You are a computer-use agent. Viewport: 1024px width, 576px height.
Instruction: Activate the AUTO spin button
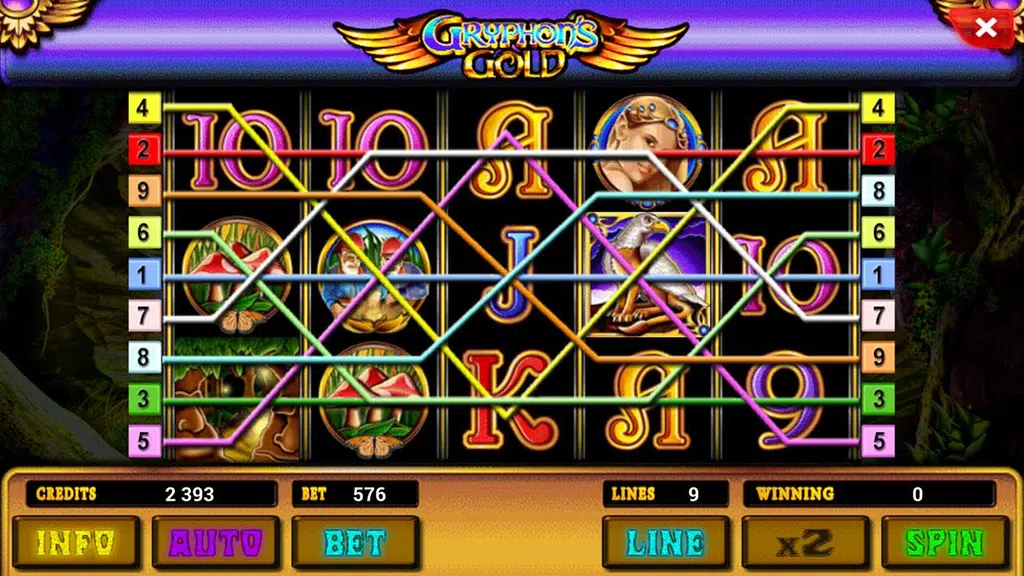point(215,542)
